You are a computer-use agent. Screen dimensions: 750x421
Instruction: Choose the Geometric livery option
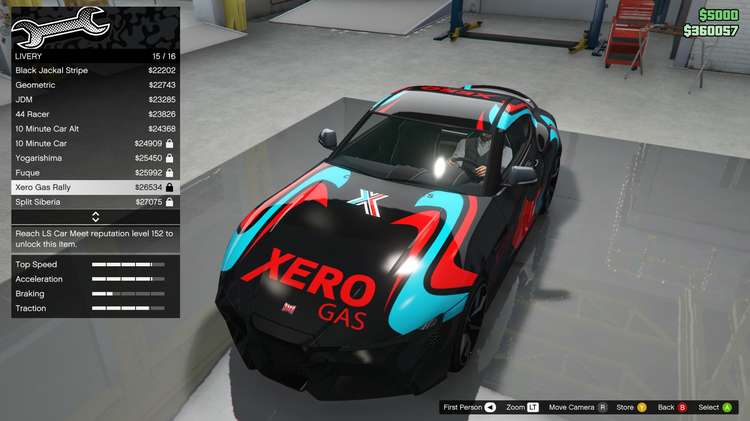[95, 85]
